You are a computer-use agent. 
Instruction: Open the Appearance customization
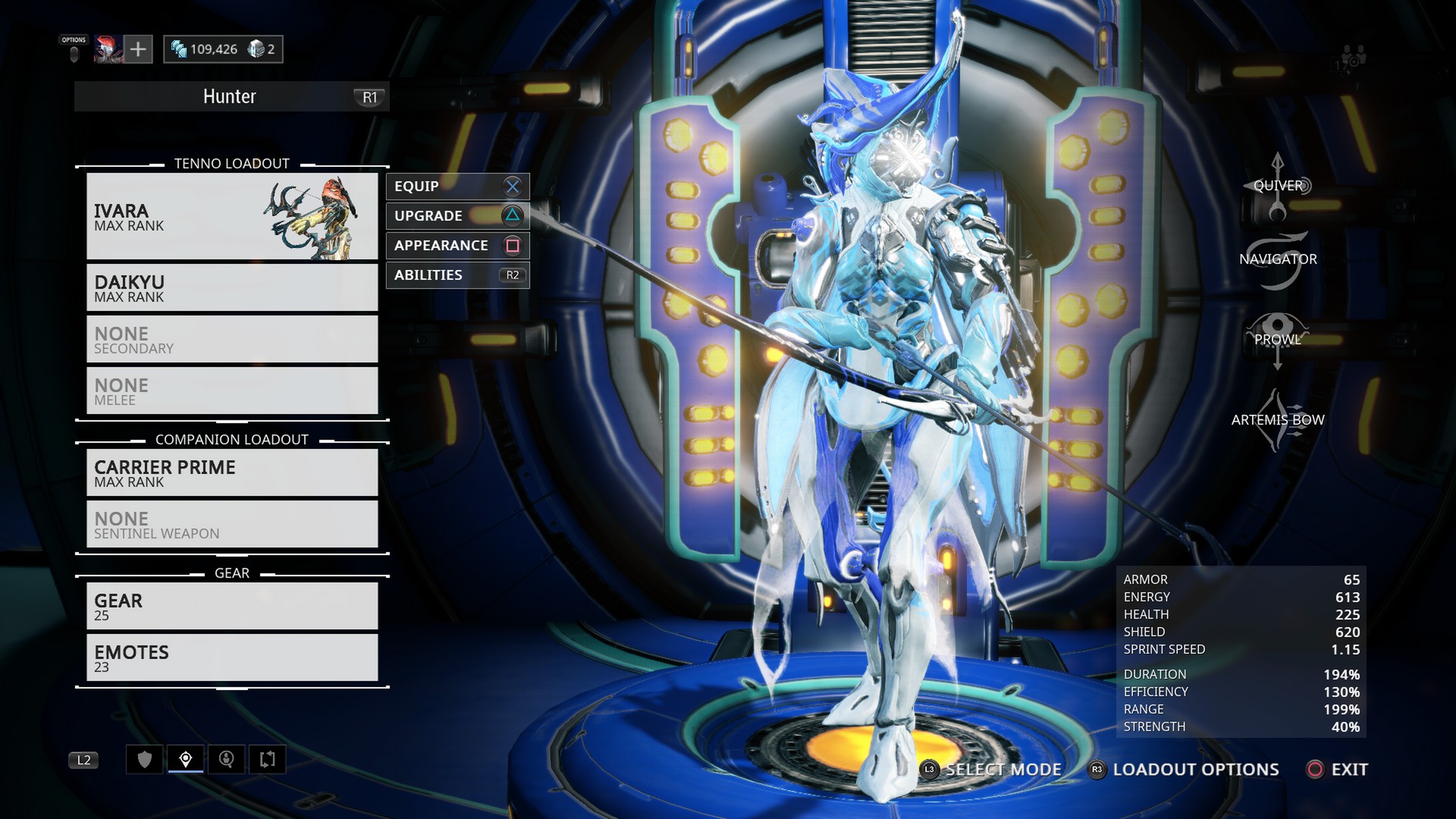click(x=457, y=246)
